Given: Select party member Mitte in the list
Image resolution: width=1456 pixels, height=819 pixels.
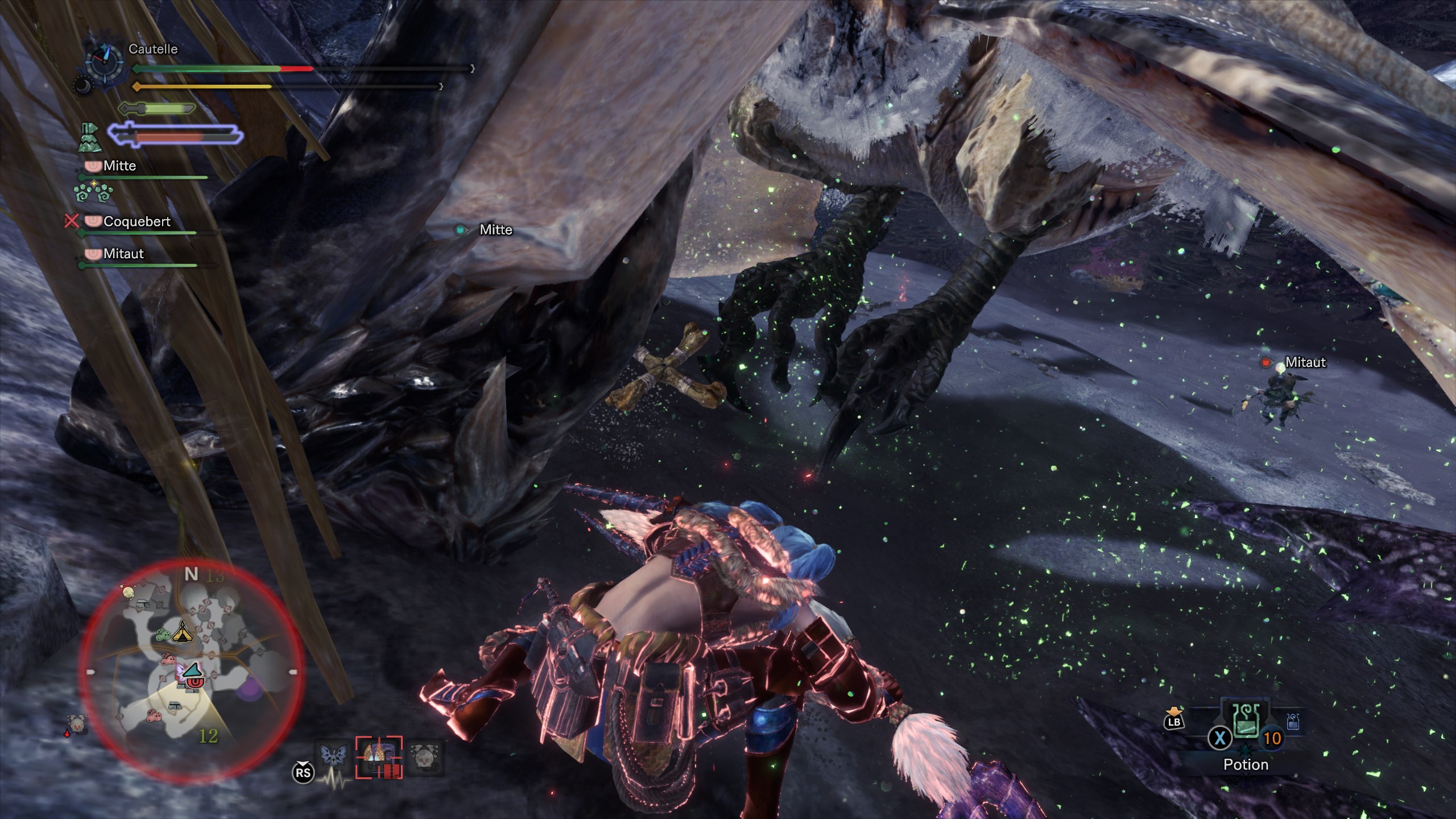Looking at the screenshot, I should (119, 166).
